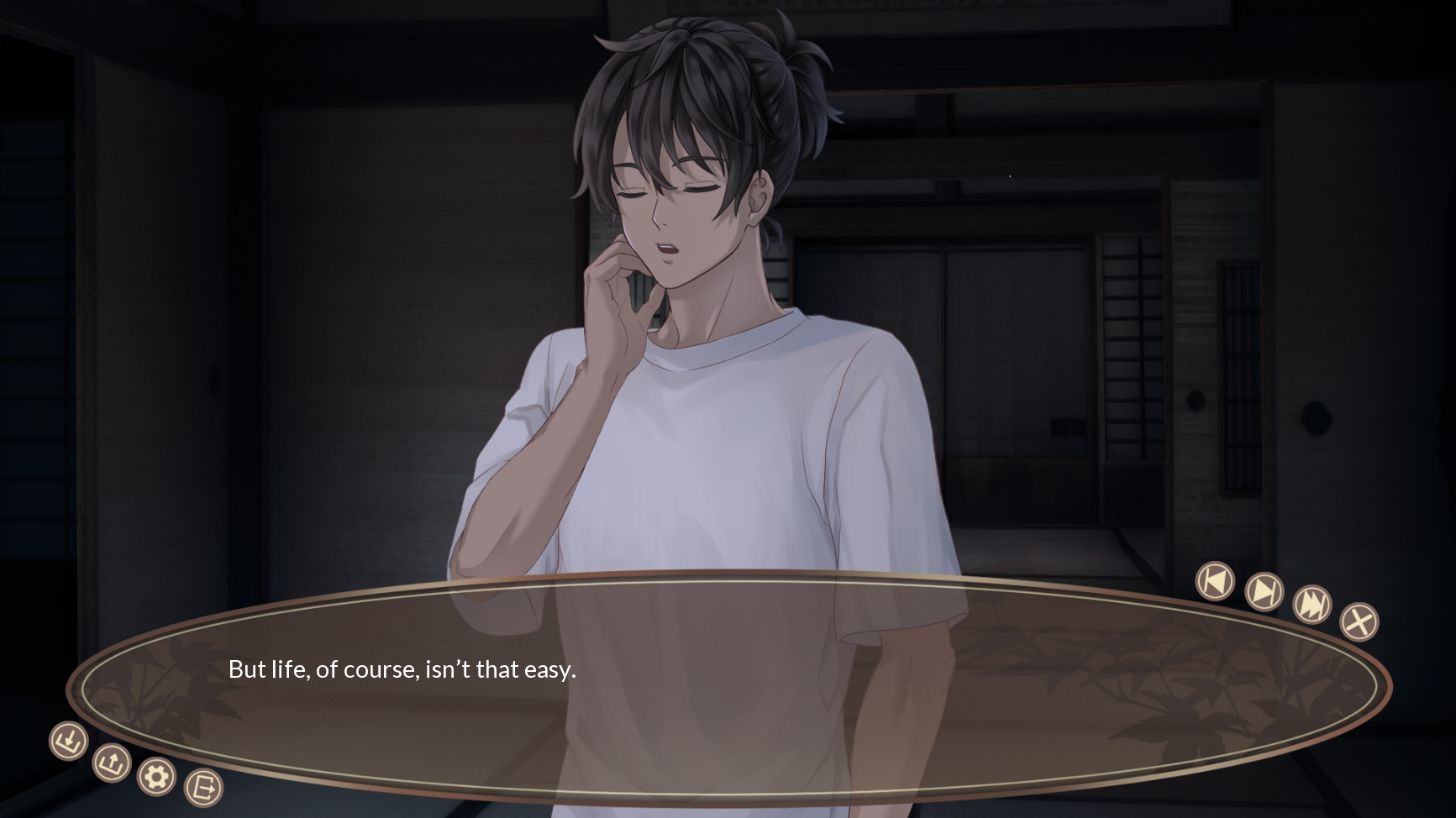
Task: Fast-forward dialogue with the double-arrow skip button
Action: tap(1311, 604)
